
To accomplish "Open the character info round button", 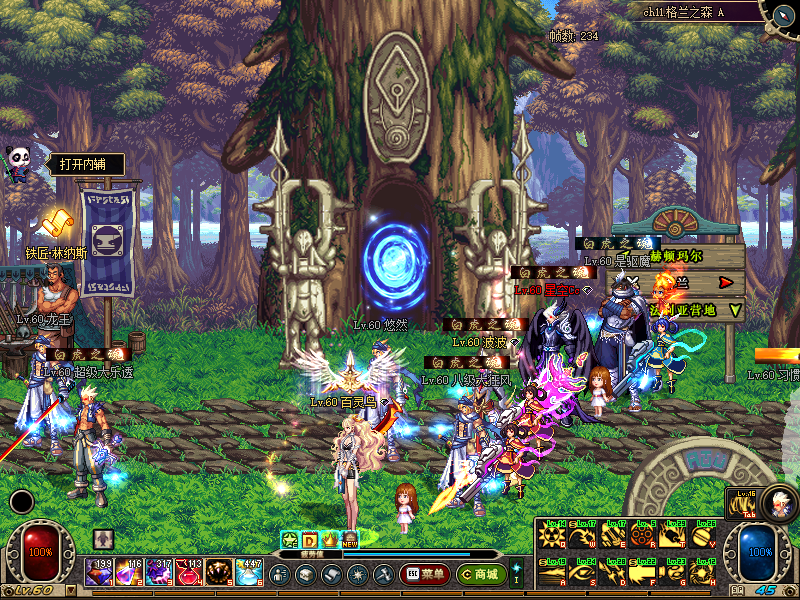I will click(280, 574).
